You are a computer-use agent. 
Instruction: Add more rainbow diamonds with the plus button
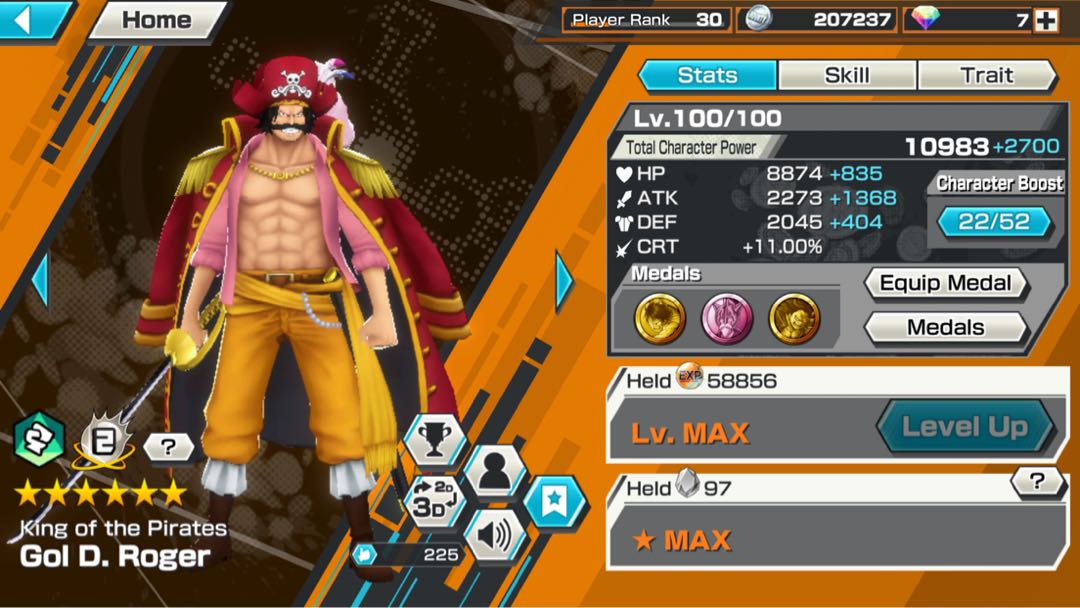click(1045, 20)
